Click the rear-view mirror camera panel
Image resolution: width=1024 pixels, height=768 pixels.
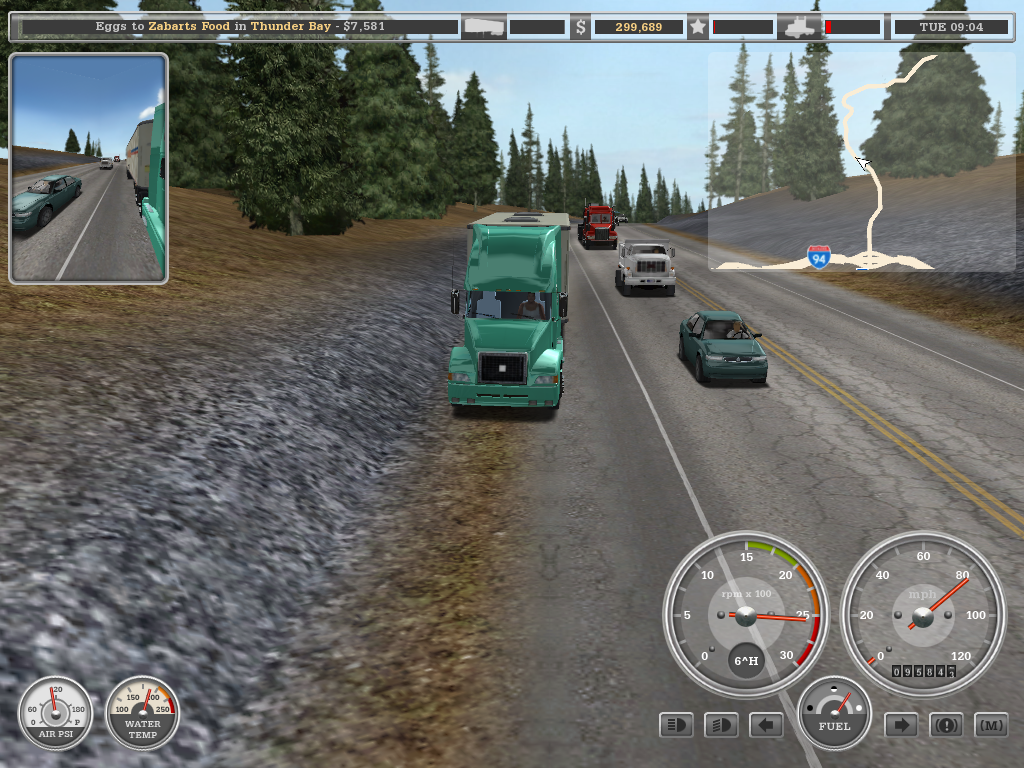(88, 168)
